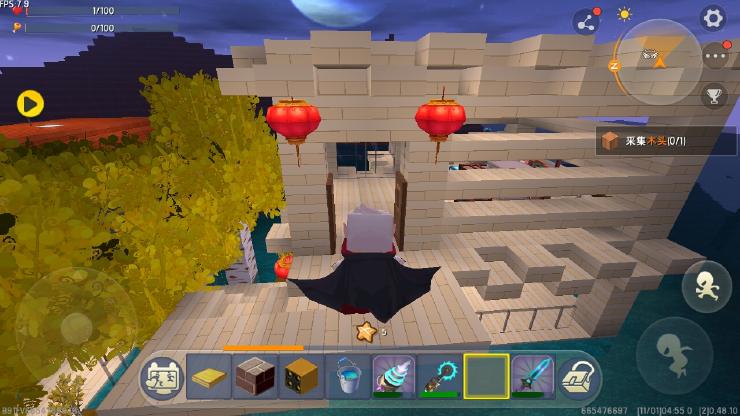This screenshot has width=740, height=416.
Task: Tap the yellow play arrow button
Action: coord(30,103)
